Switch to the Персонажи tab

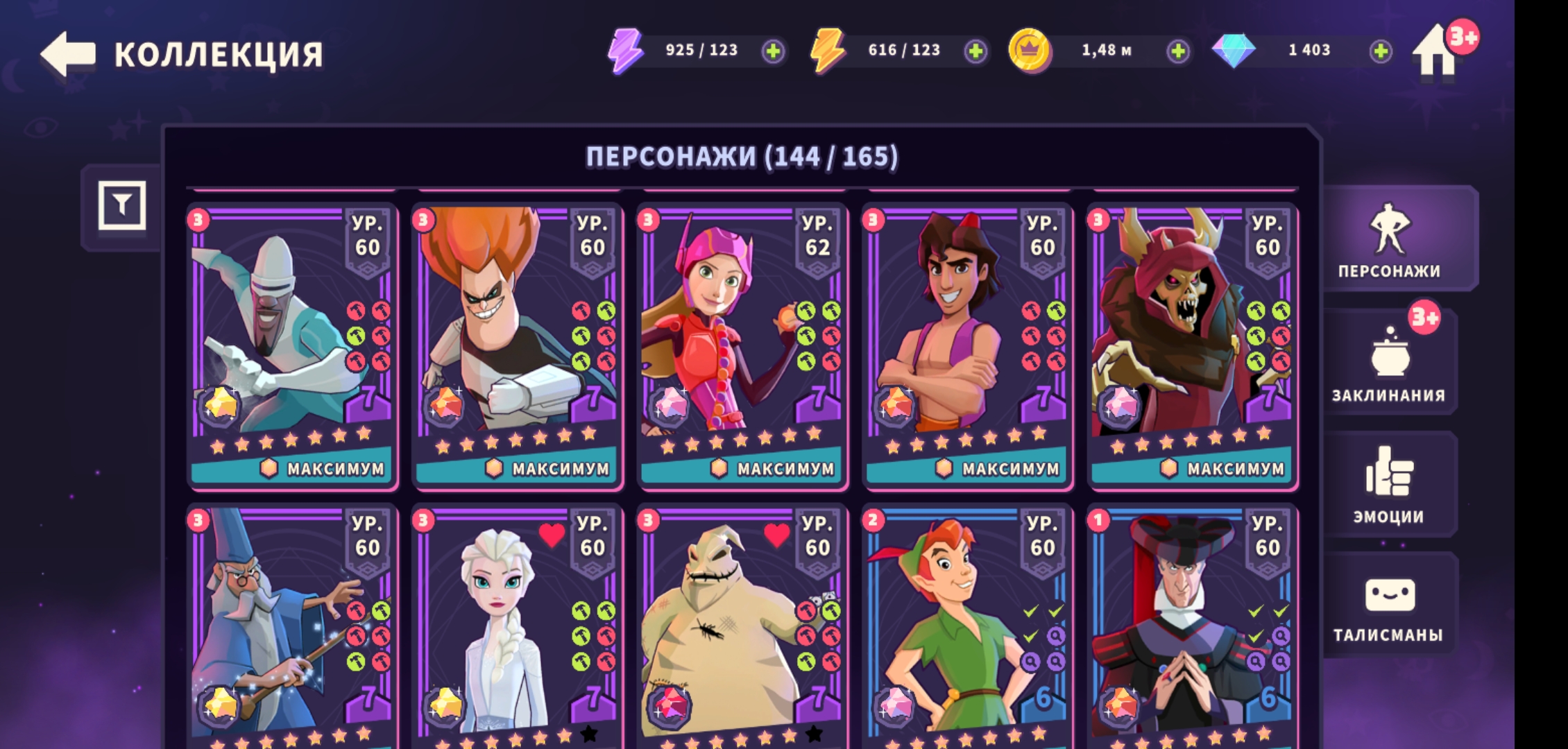(1389, 239)
